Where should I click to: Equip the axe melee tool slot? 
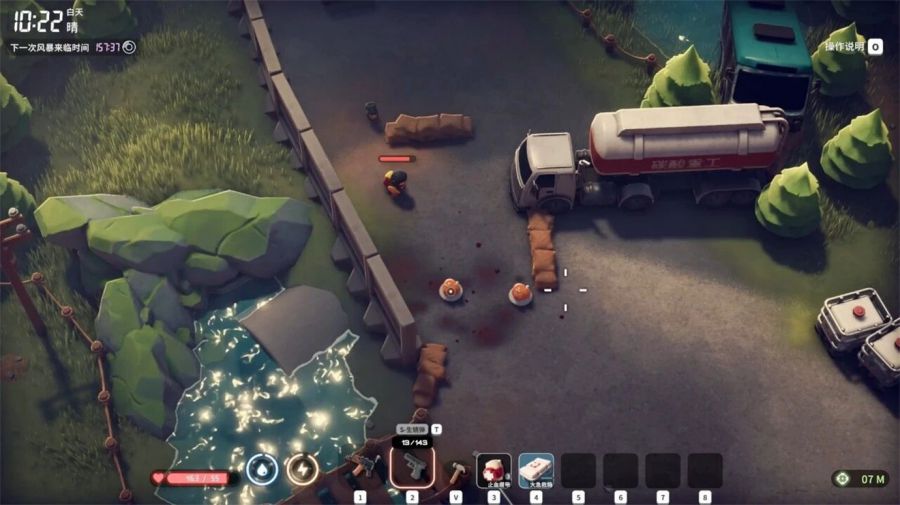456,469
